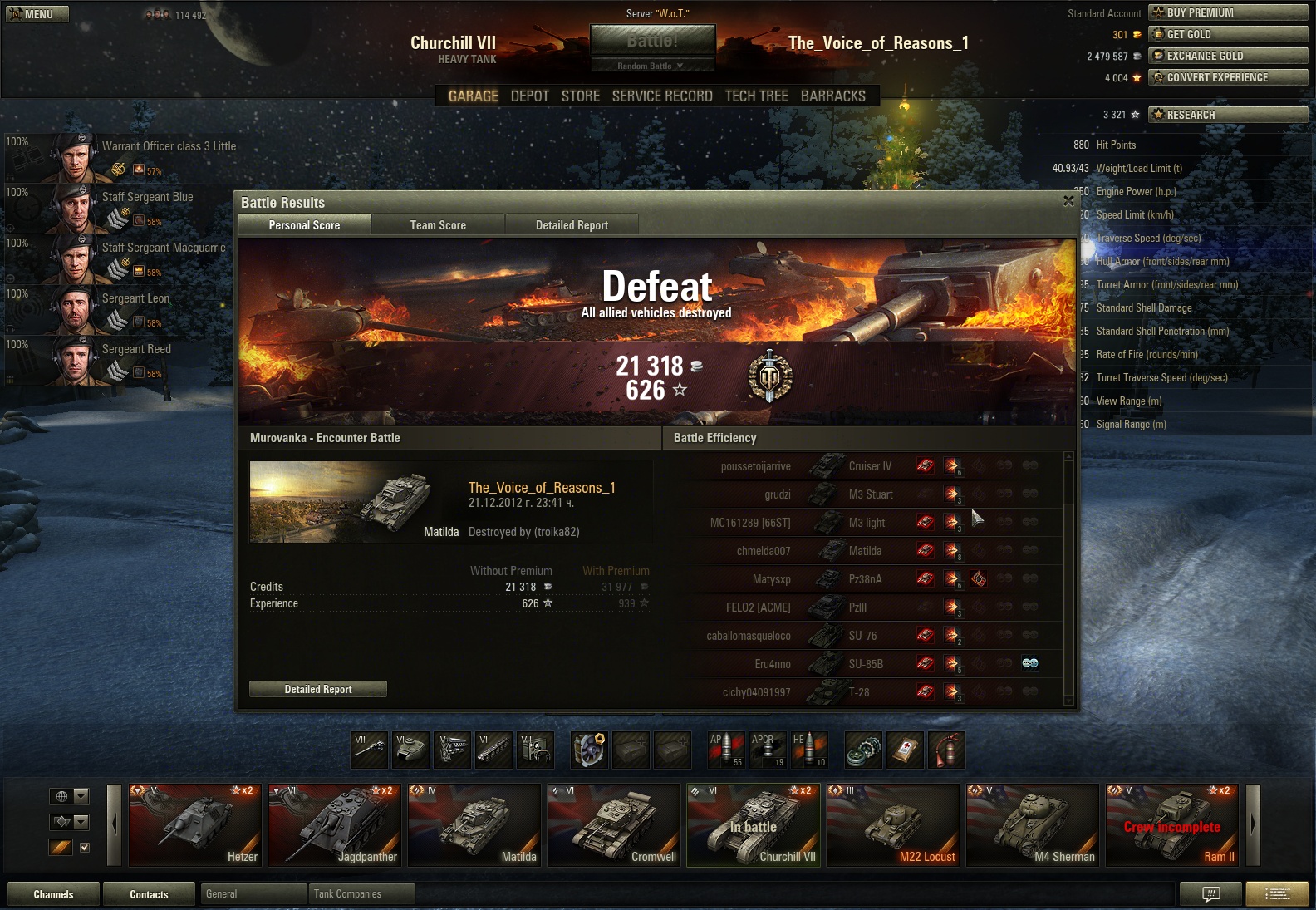
Task: Pick the Jagdpanther from the tank carousel
Action: 335,825
